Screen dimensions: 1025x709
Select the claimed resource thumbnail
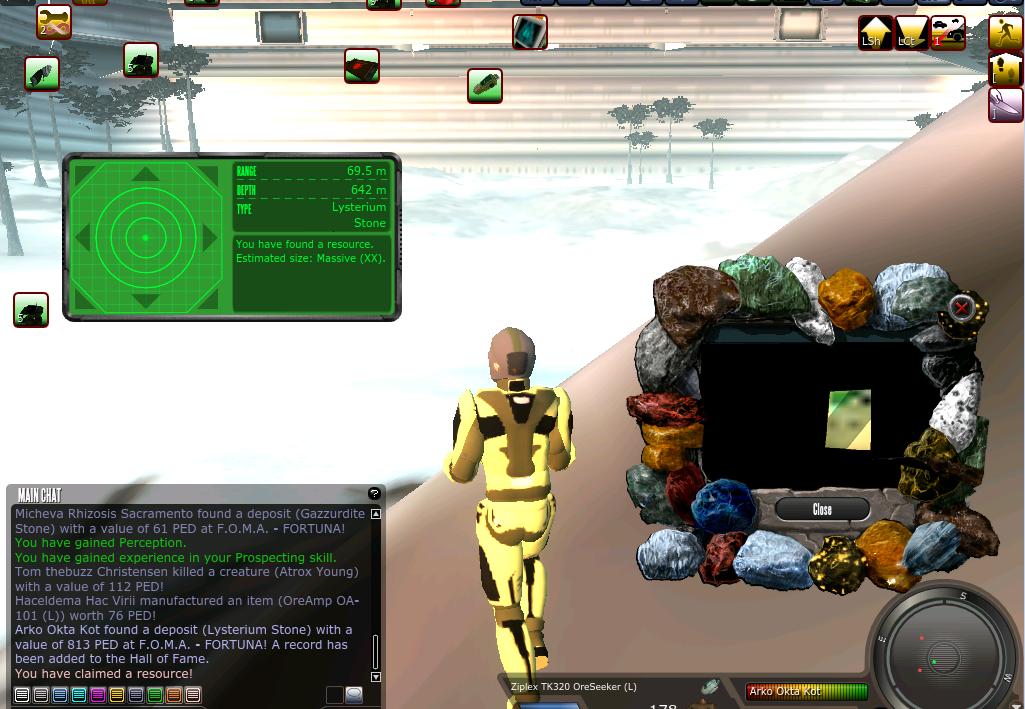848,420
